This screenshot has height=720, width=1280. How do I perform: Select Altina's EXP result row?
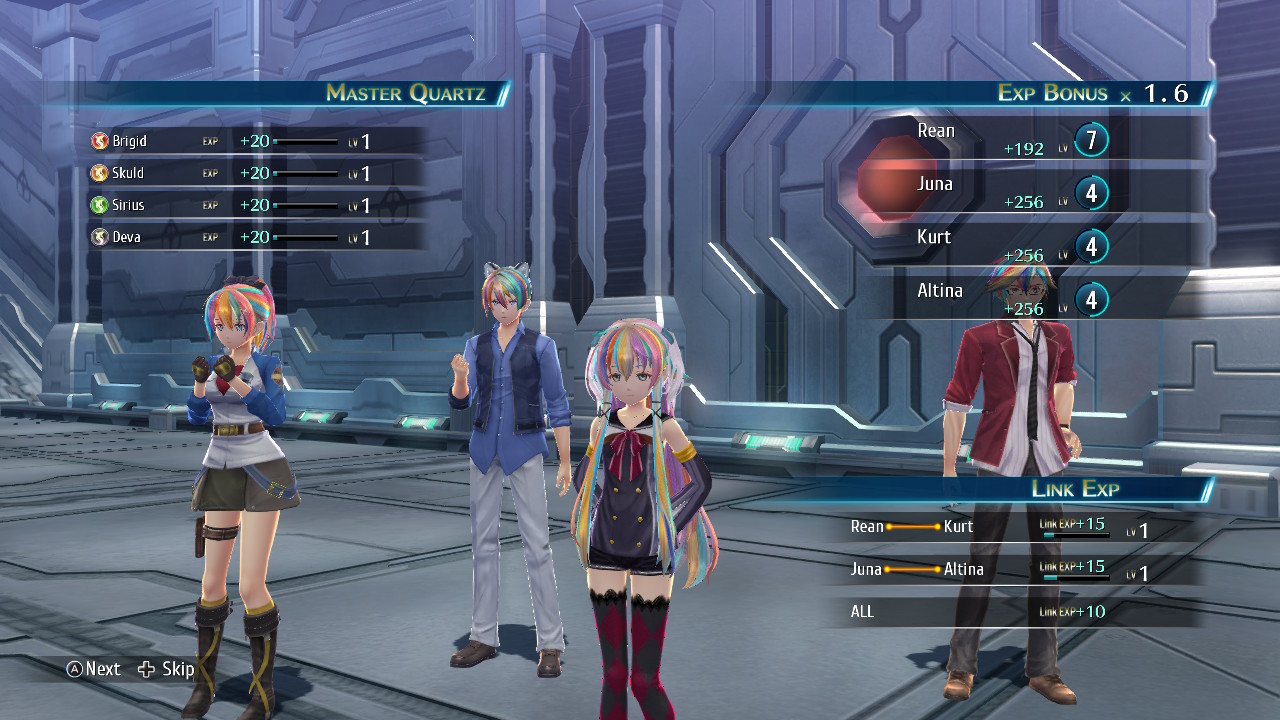(1010, 299)
